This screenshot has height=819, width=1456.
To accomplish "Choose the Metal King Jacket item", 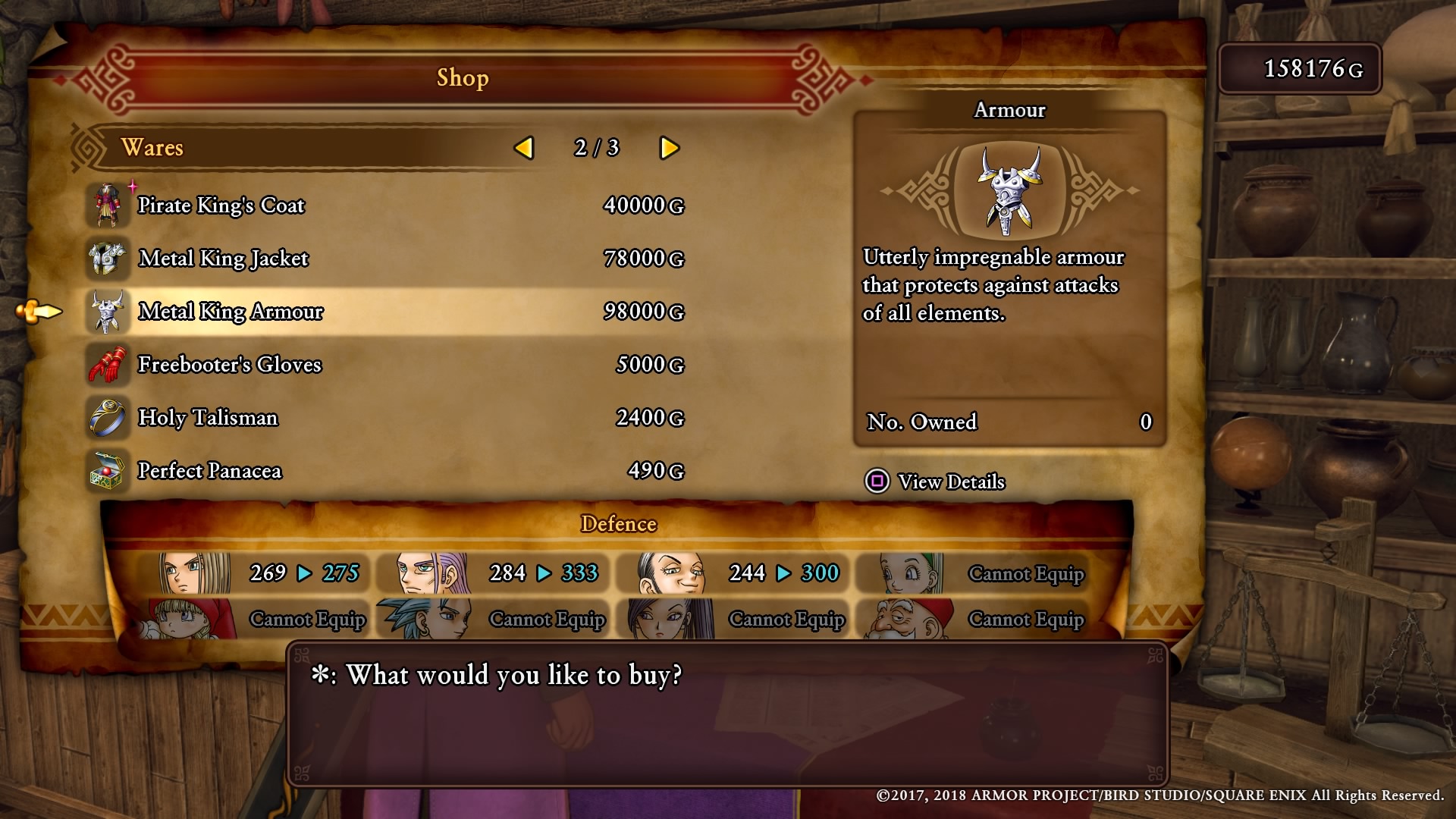I will click(x=224, y=259).
